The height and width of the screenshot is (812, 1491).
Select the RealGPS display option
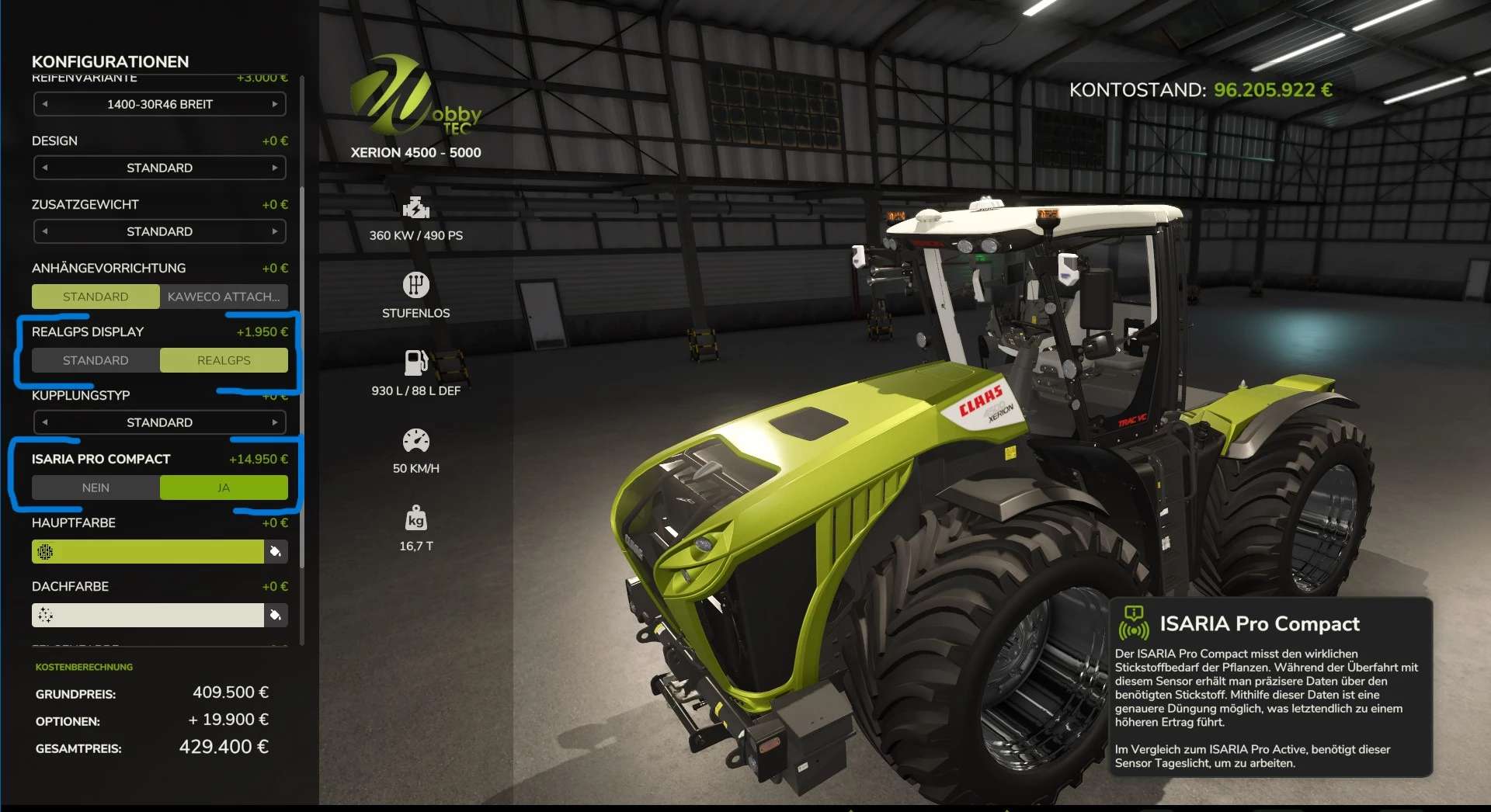[x=224, y=360]
